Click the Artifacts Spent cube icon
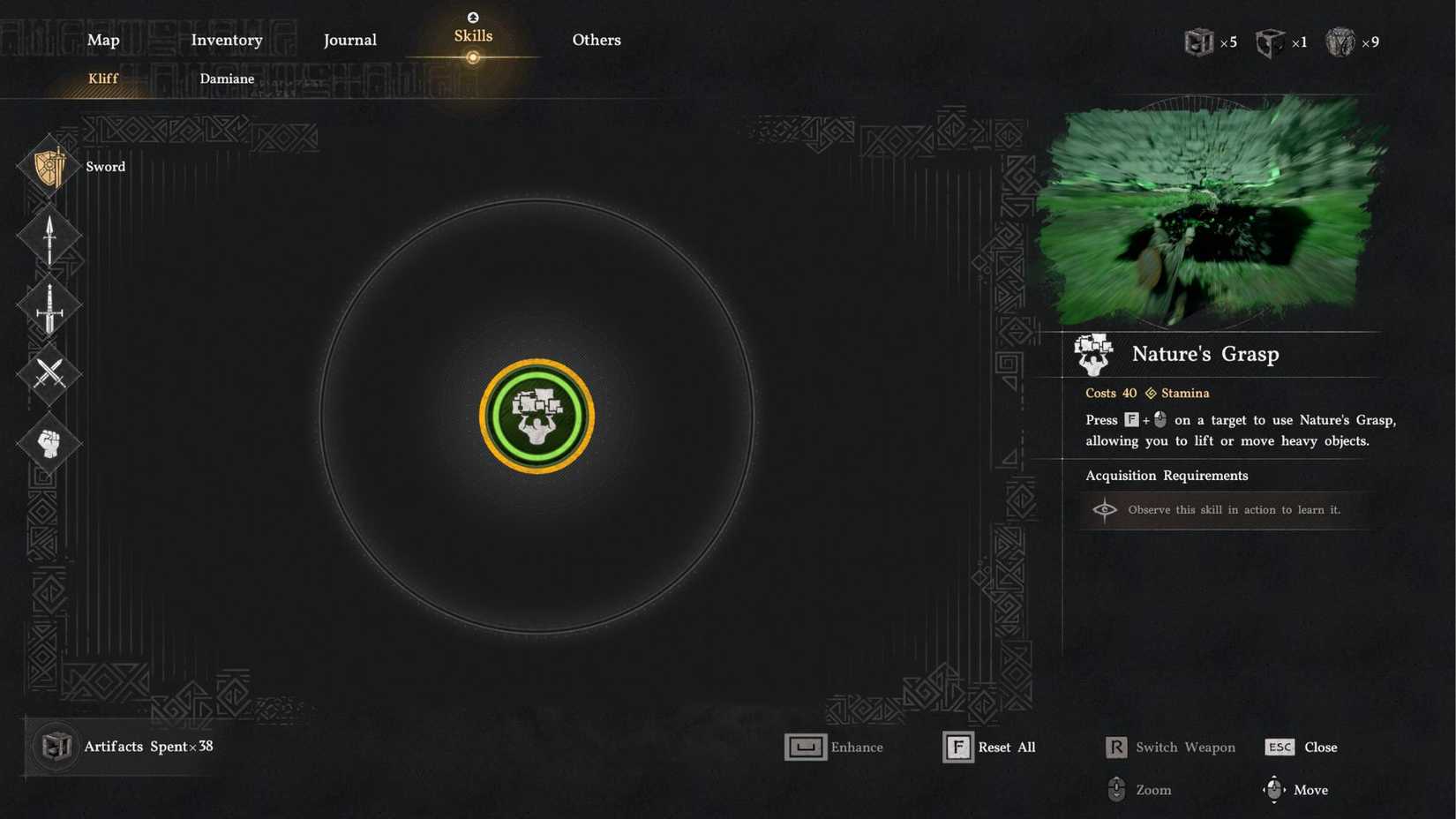Viewport: 1456px width, 819px height. [x=55, y=746]
